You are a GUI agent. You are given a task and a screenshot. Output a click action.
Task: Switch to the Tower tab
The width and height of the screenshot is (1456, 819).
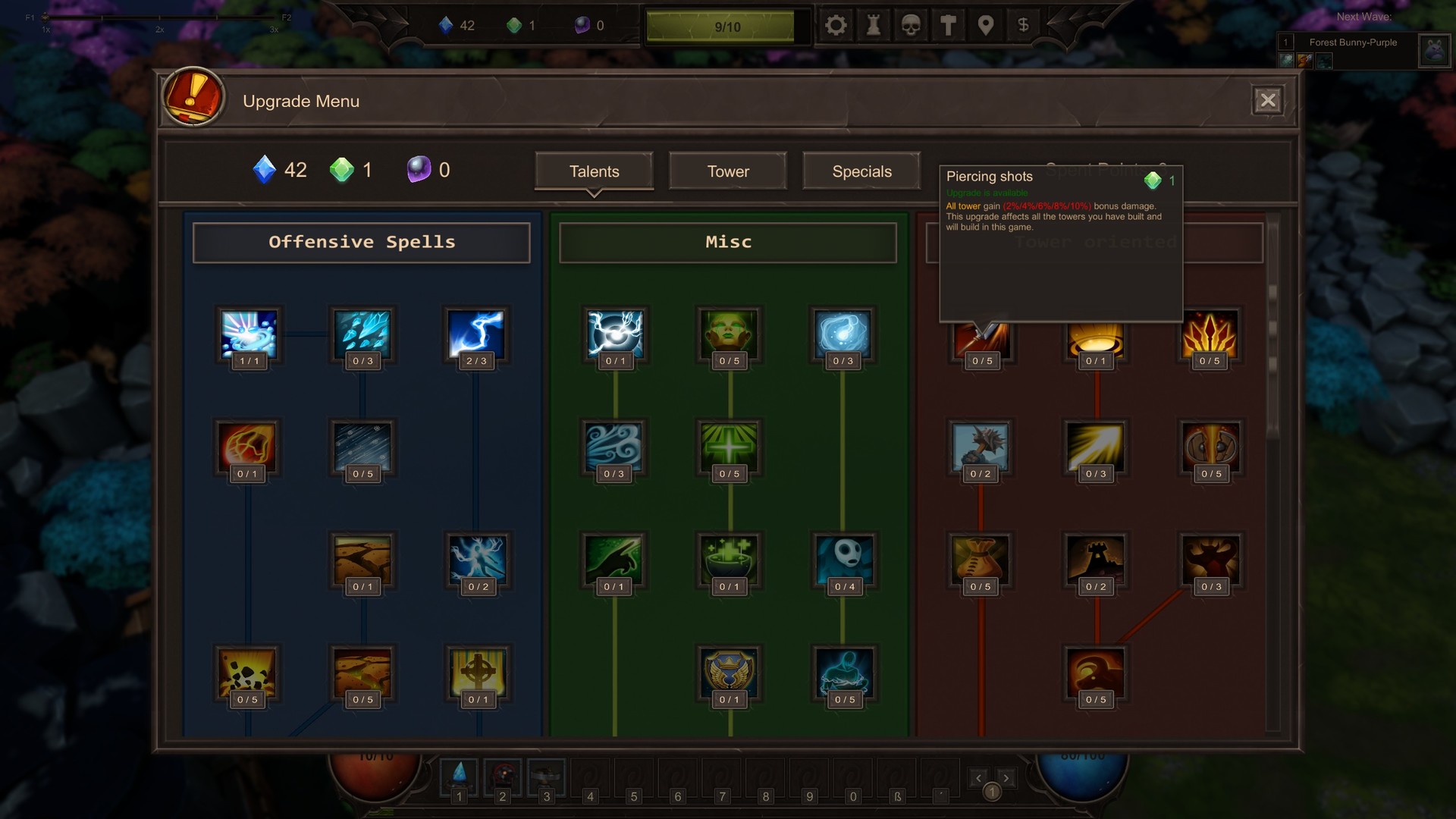[x=726, y=171]
